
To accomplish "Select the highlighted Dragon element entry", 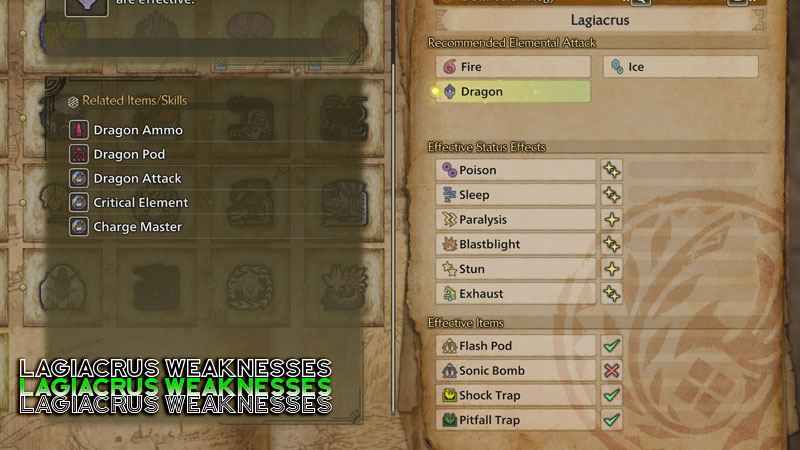I will pos(513,92).
